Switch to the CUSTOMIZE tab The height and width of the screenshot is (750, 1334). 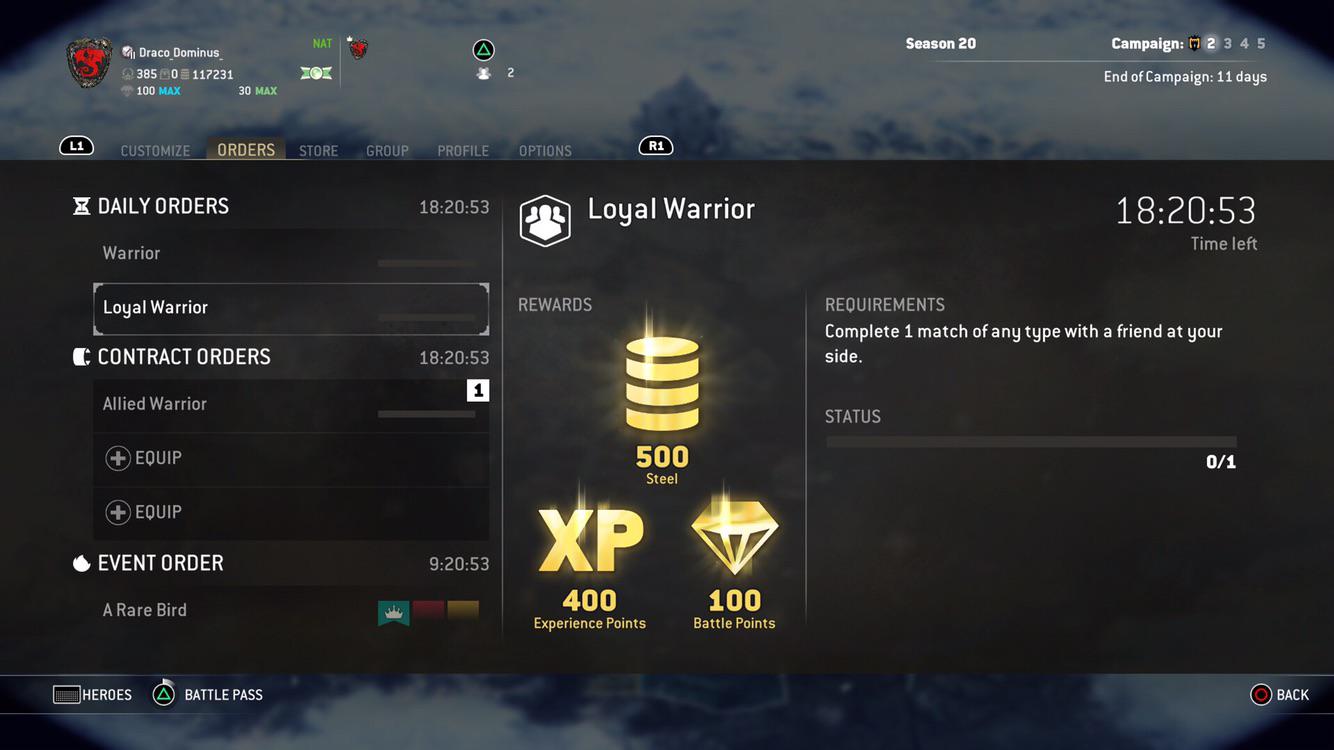pos(155,150)
